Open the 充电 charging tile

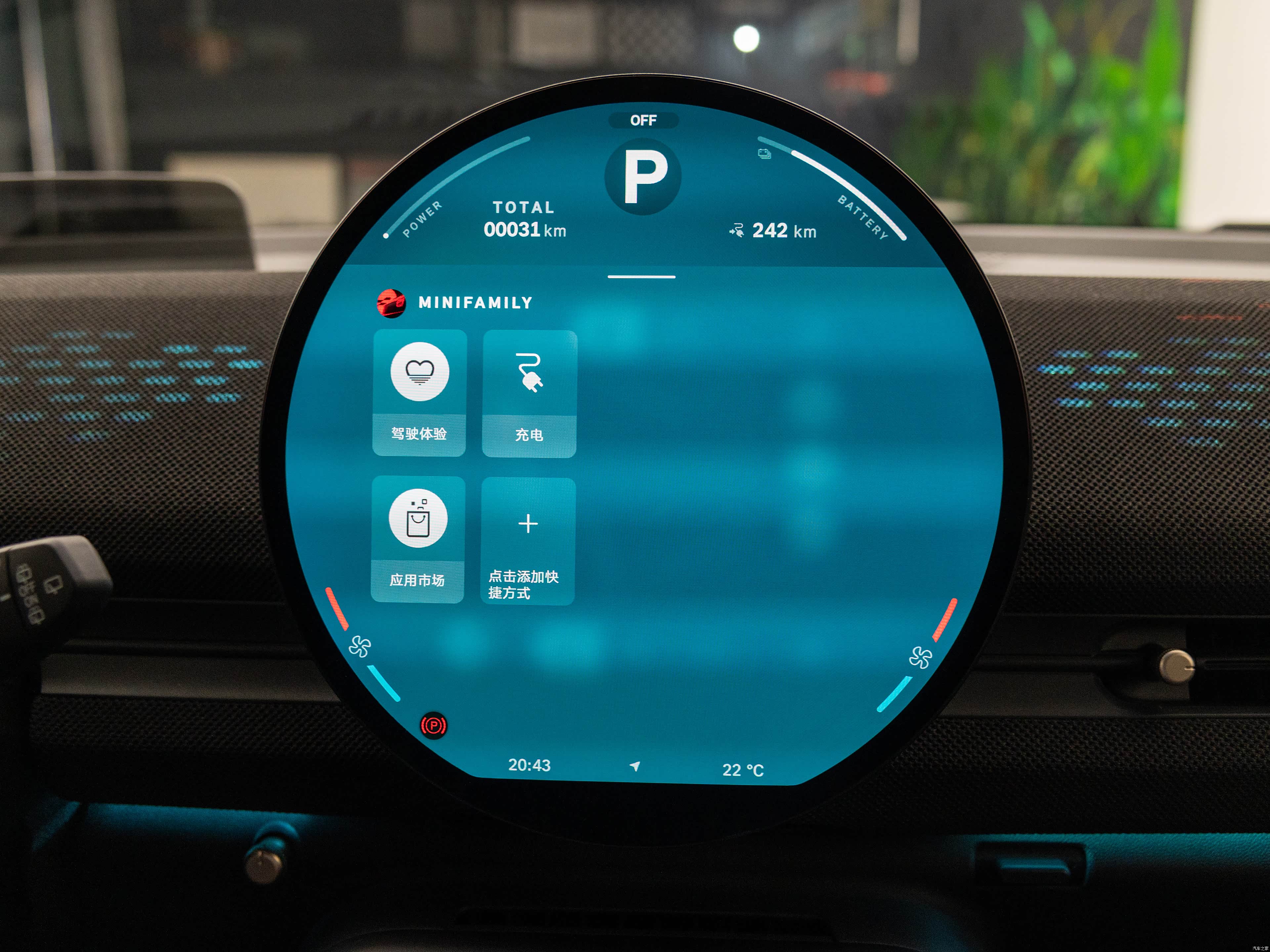pyautogui.click(x=529, y=394)
